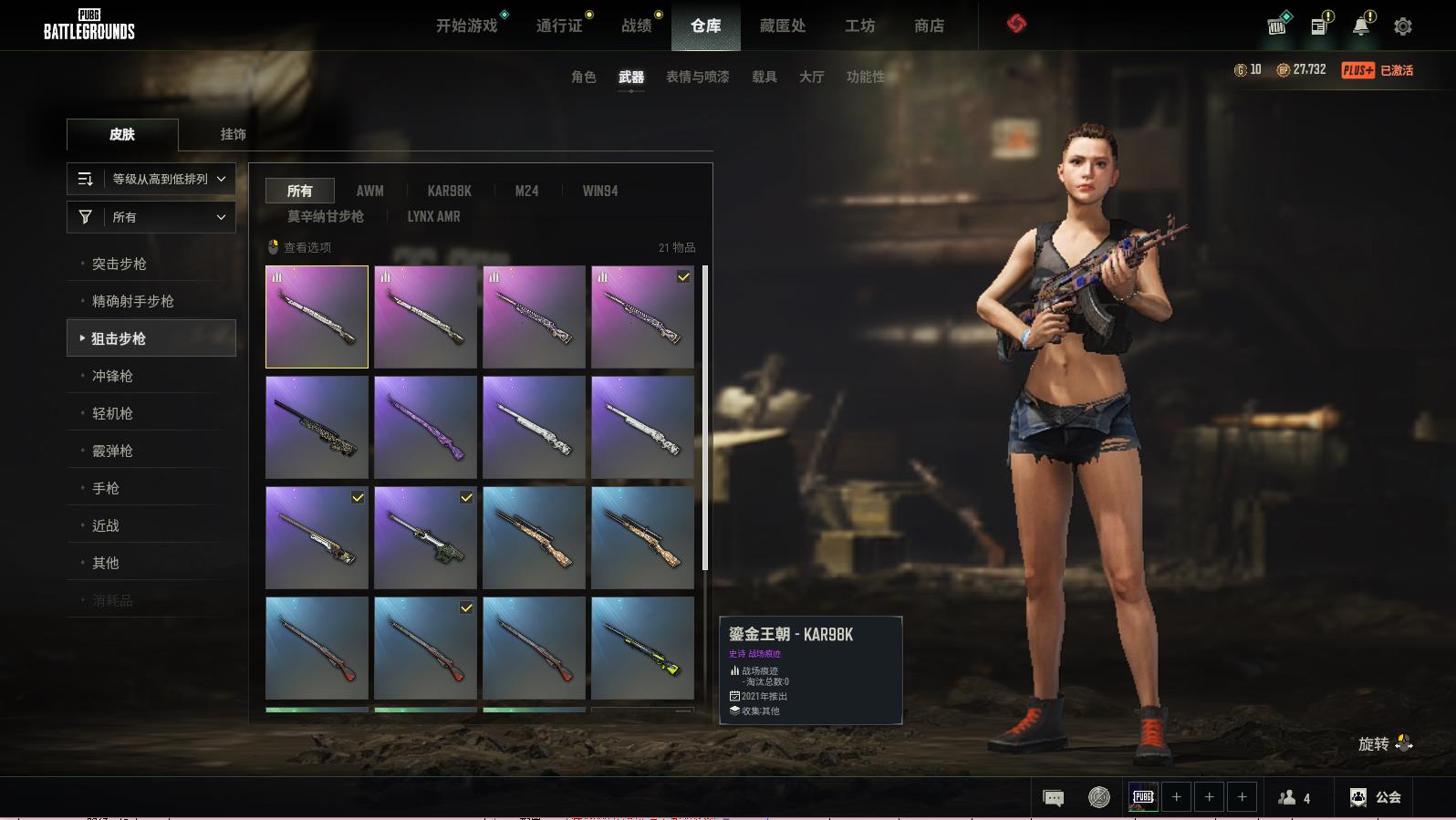
Task: Select the 冲锋枪 submachine gun category
Action: coord(112,376)
